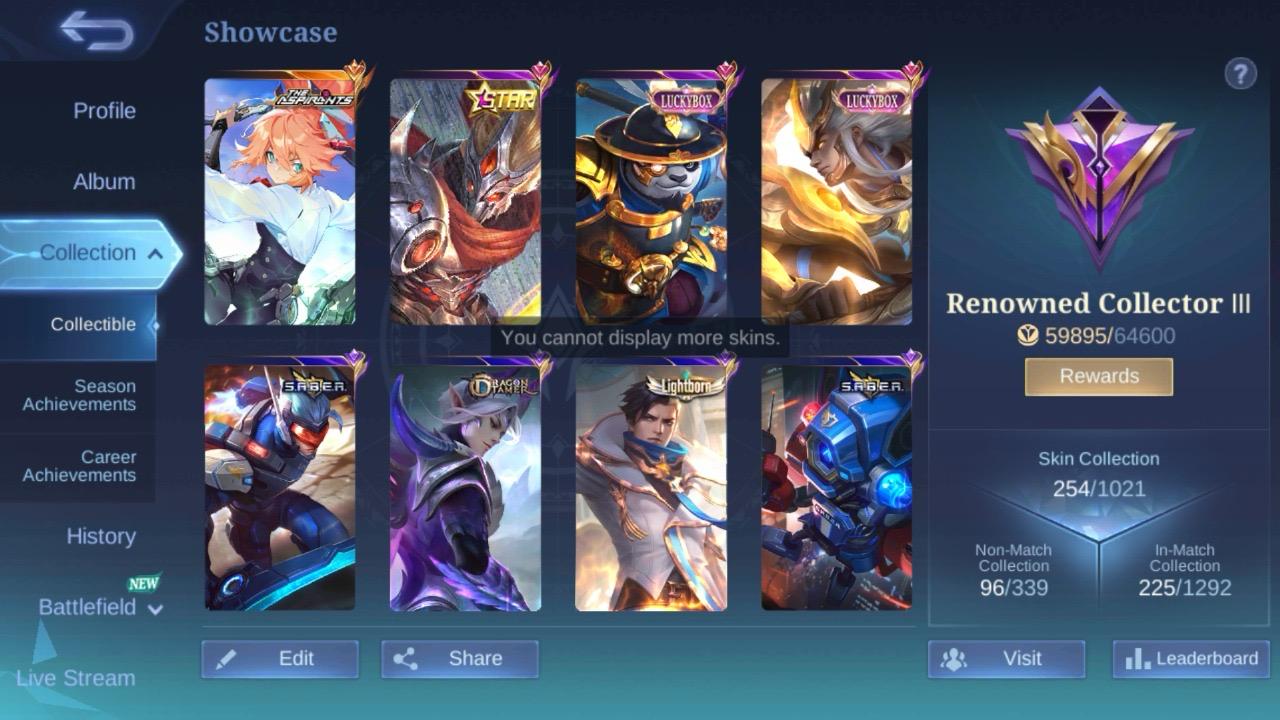
Task: Click the Rewards button
Action: (1097, 376)
